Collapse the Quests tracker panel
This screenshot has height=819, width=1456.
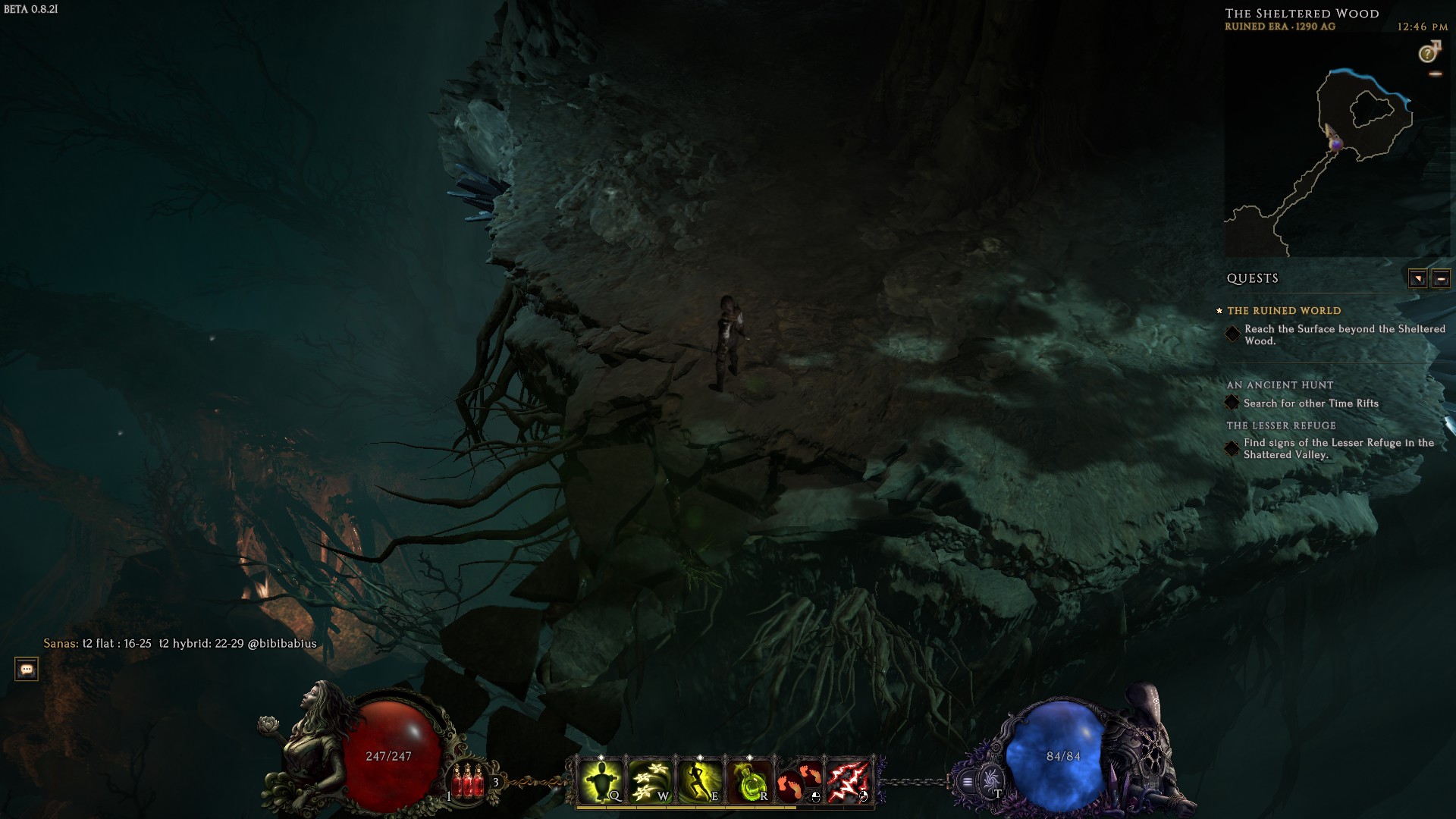[x=1442, y=278]
